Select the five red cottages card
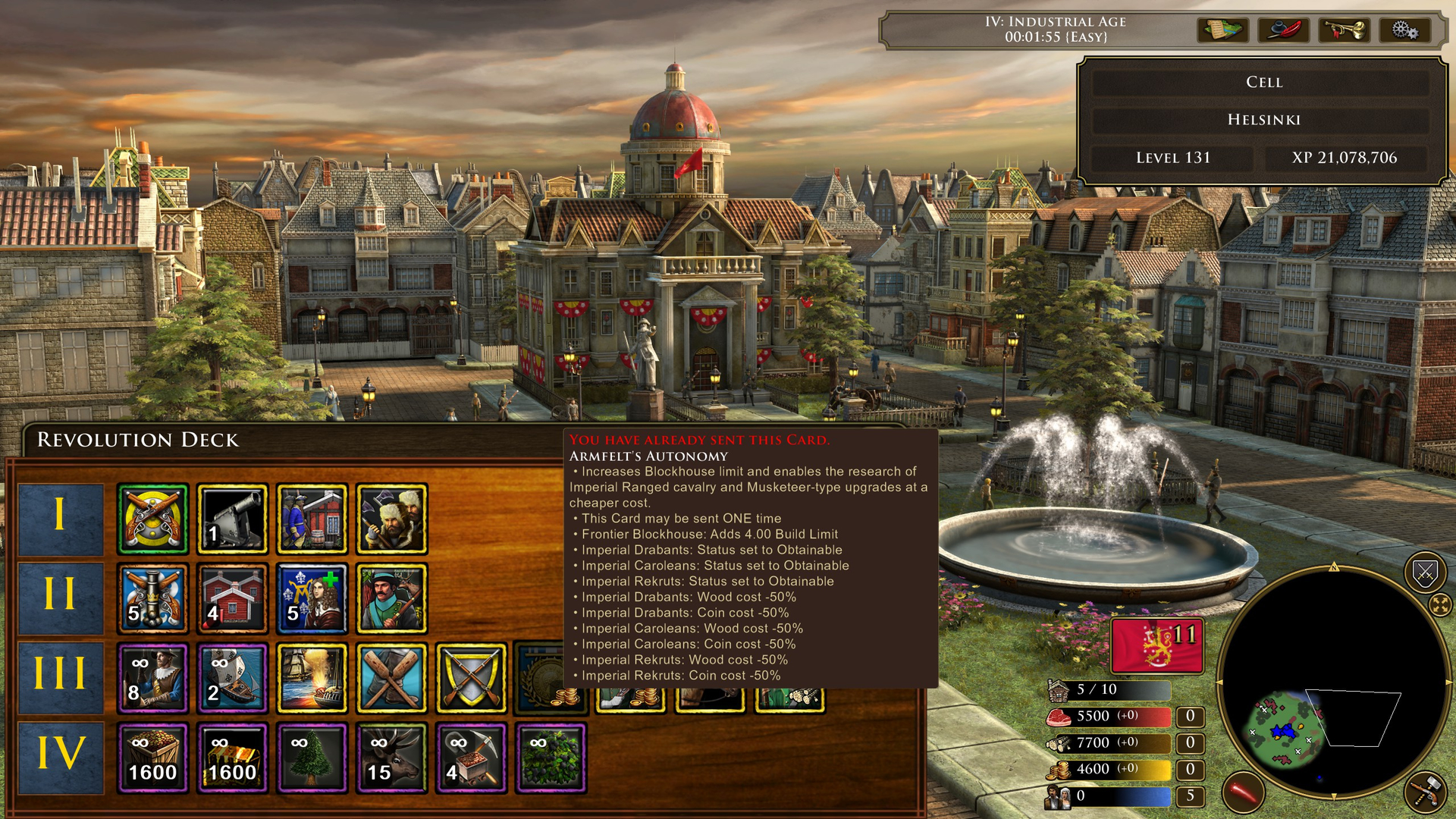This screenshot has height=819, width=1456. click(232, 599)
